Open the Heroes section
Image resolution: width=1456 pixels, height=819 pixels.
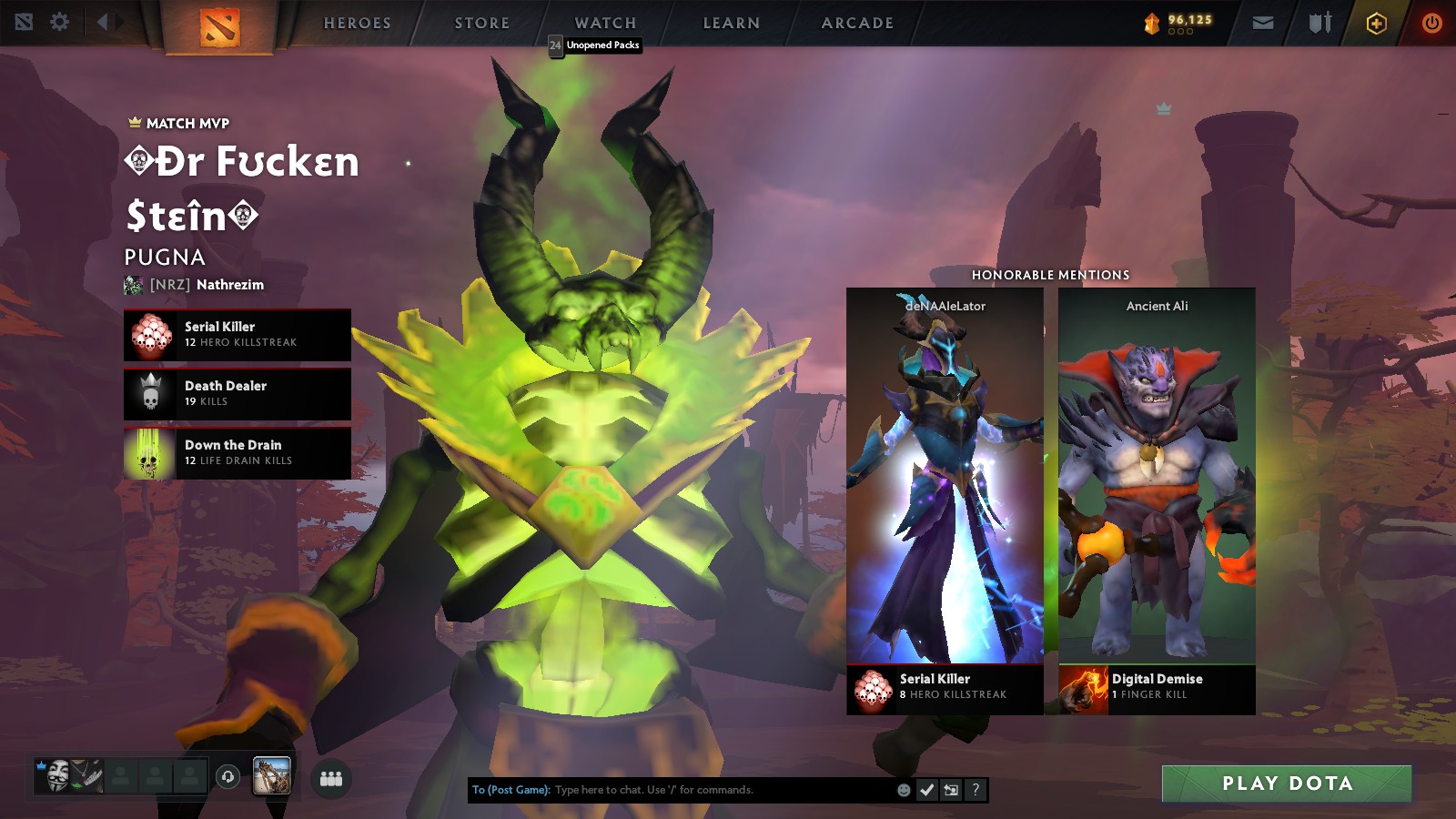coord(357,24)
